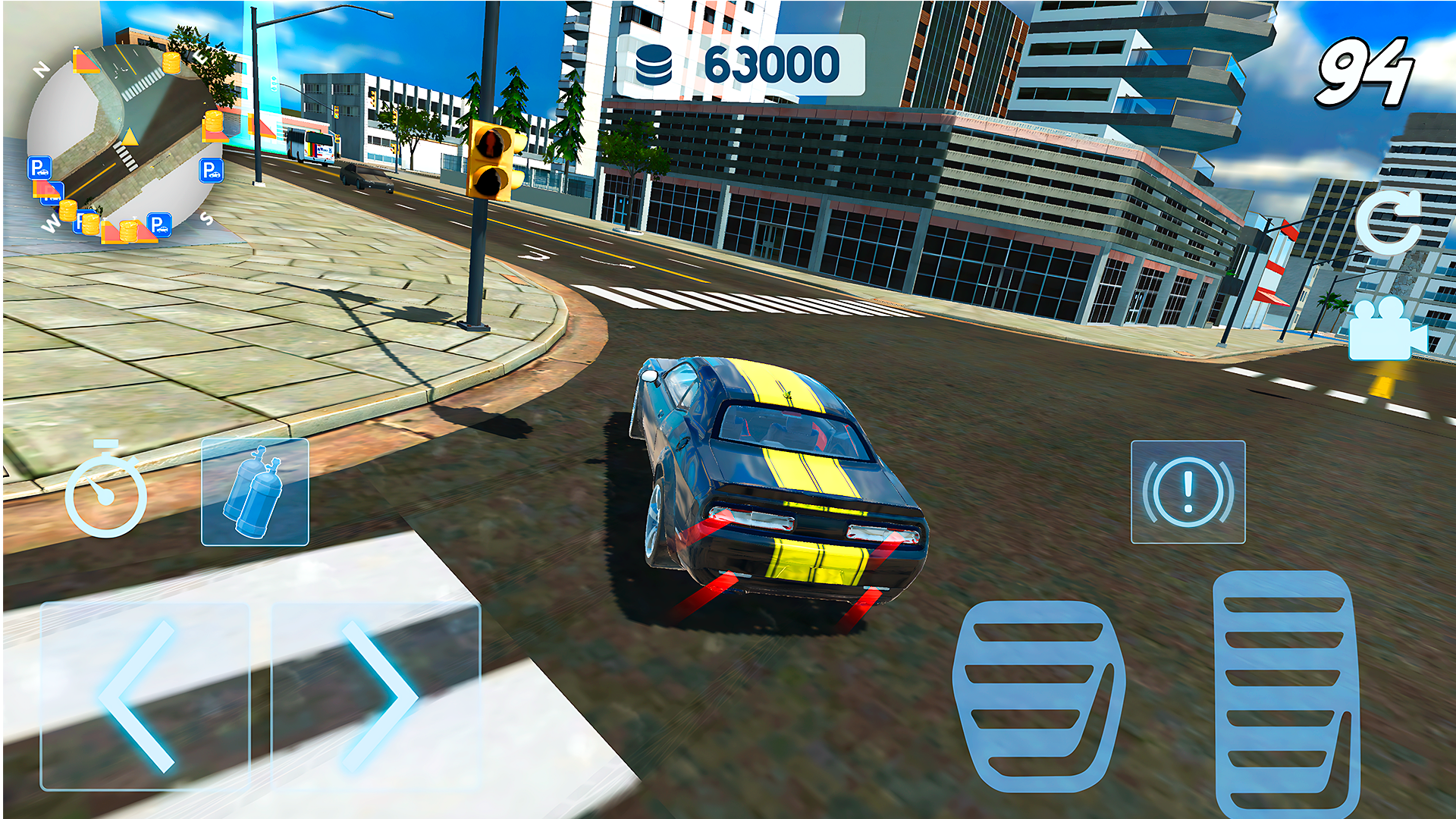
Task: Tap the N compass letter on the minimap
Action: [x=43, y=68]
